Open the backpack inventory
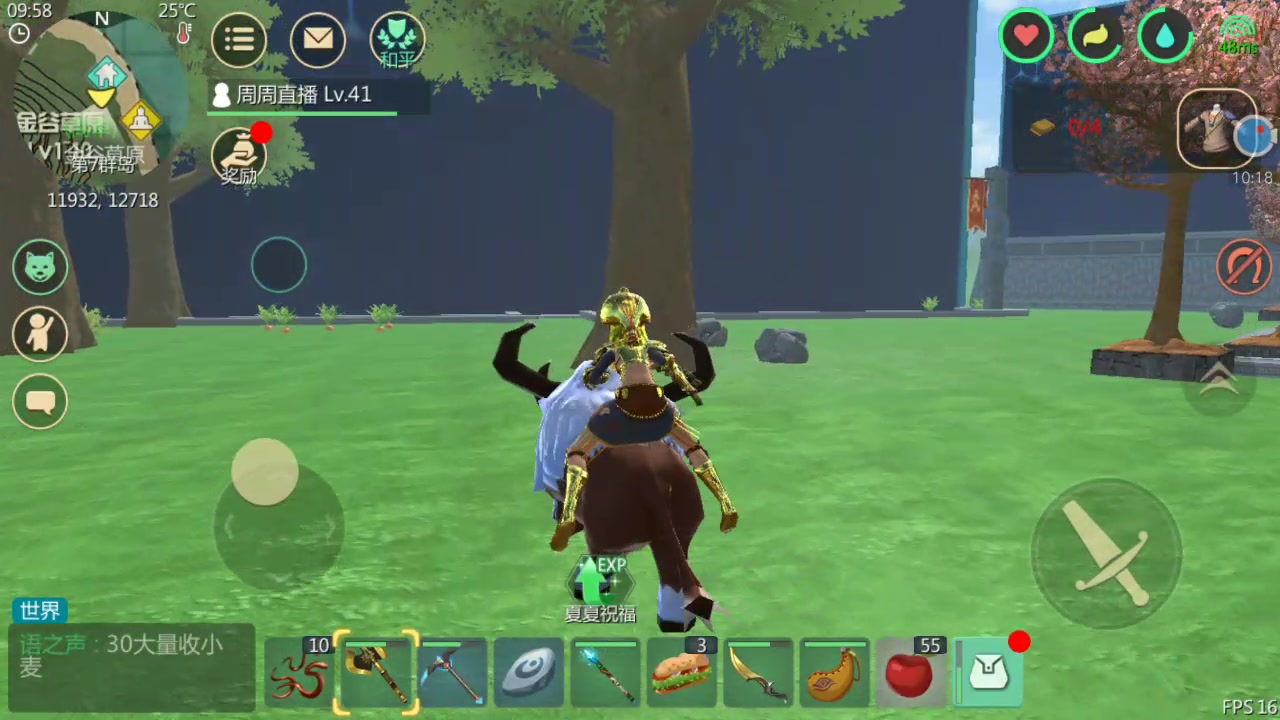Screen dimensions: 1280x720 pos(987,673)
